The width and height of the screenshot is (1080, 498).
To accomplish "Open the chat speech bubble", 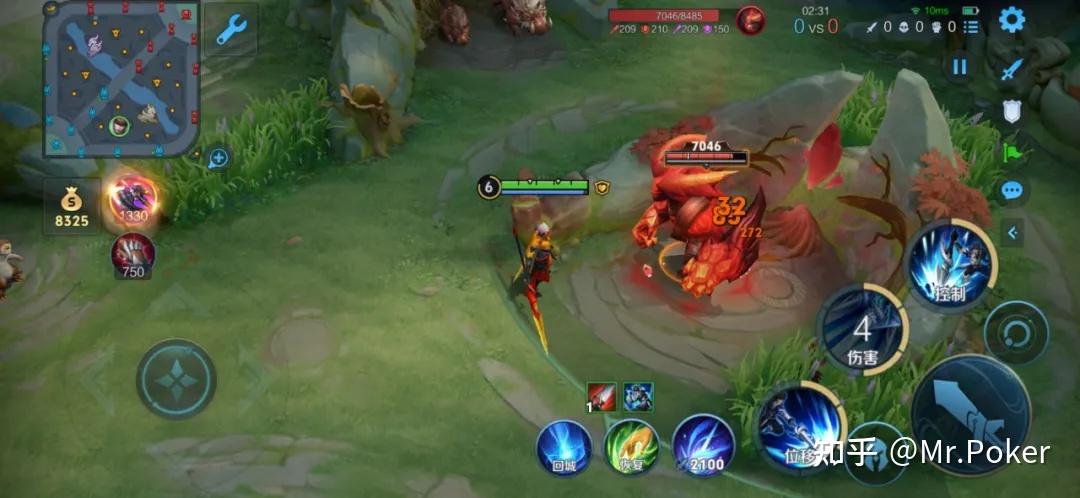I will tap(1012, 190).
